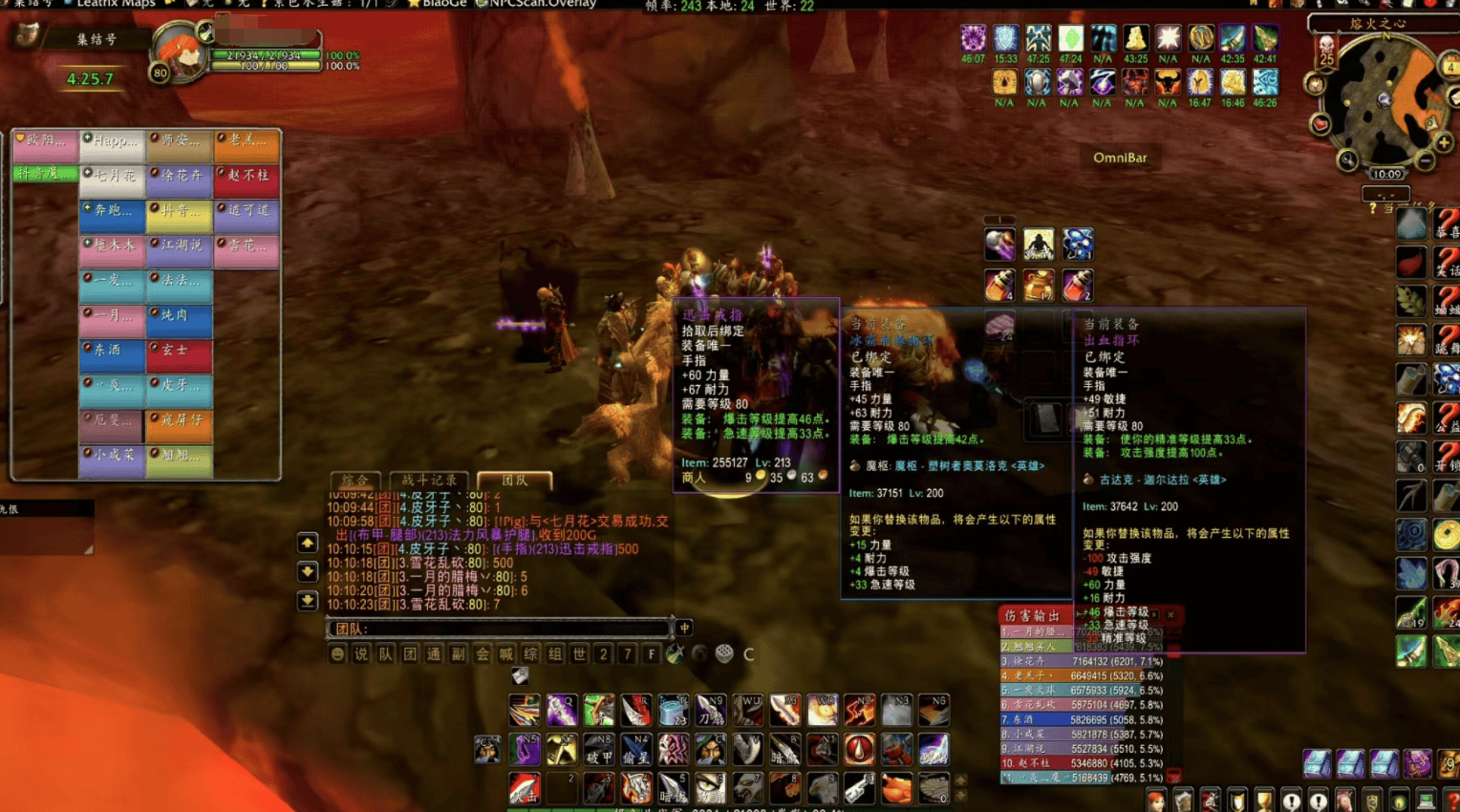The image size is (1460, 812).
Task: Open the 喊 yell channel button
Action: tap(506, 654)
